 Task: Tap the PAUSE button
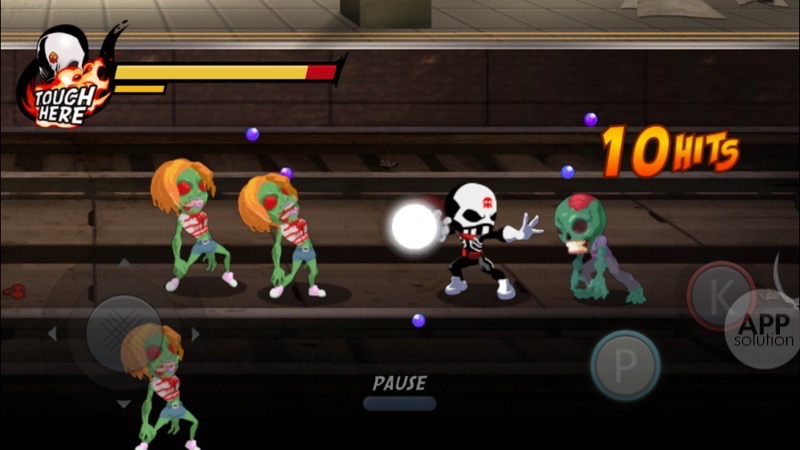(399, 392)
